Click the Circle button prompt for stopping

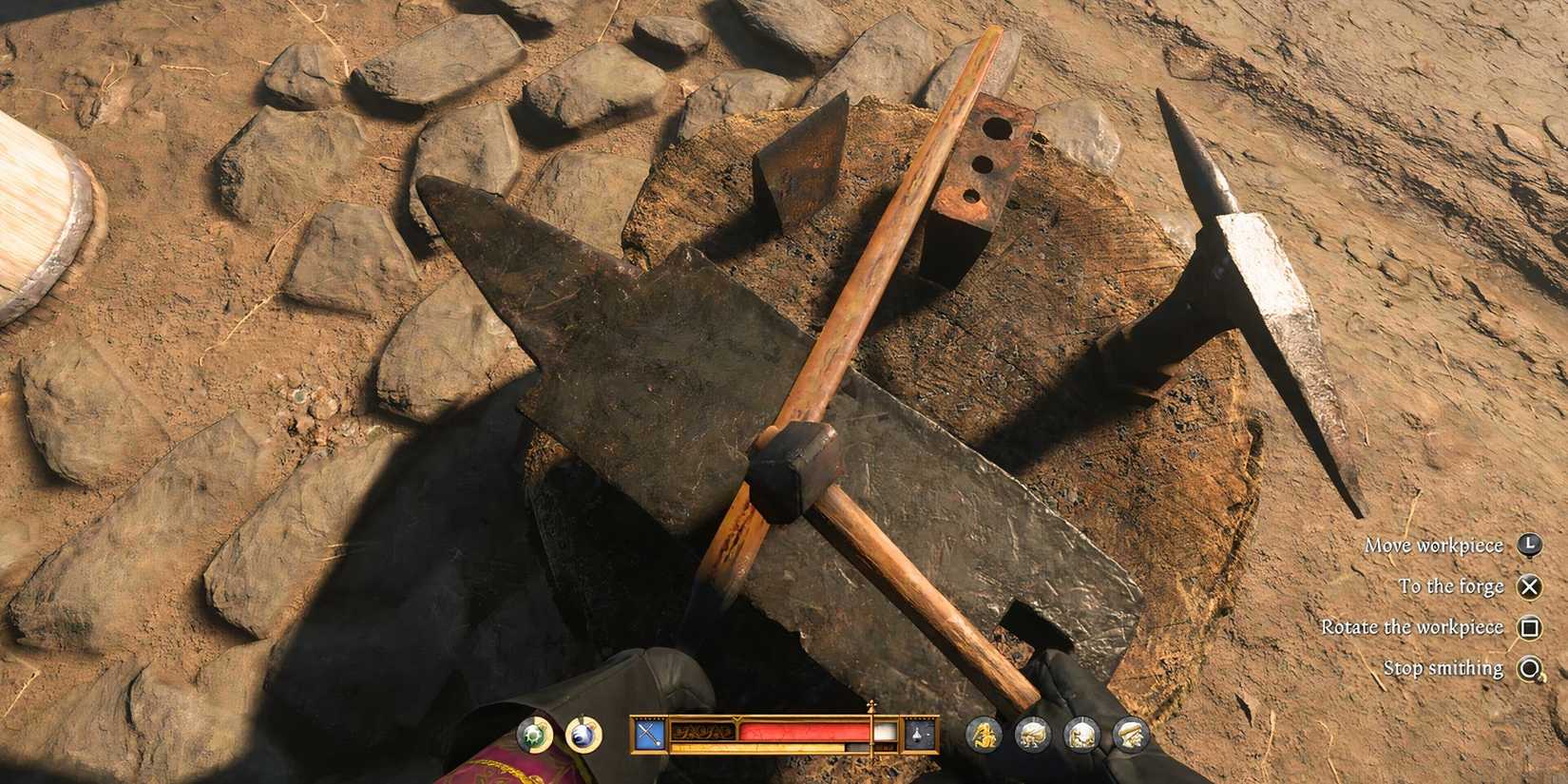coord(1530,668)
